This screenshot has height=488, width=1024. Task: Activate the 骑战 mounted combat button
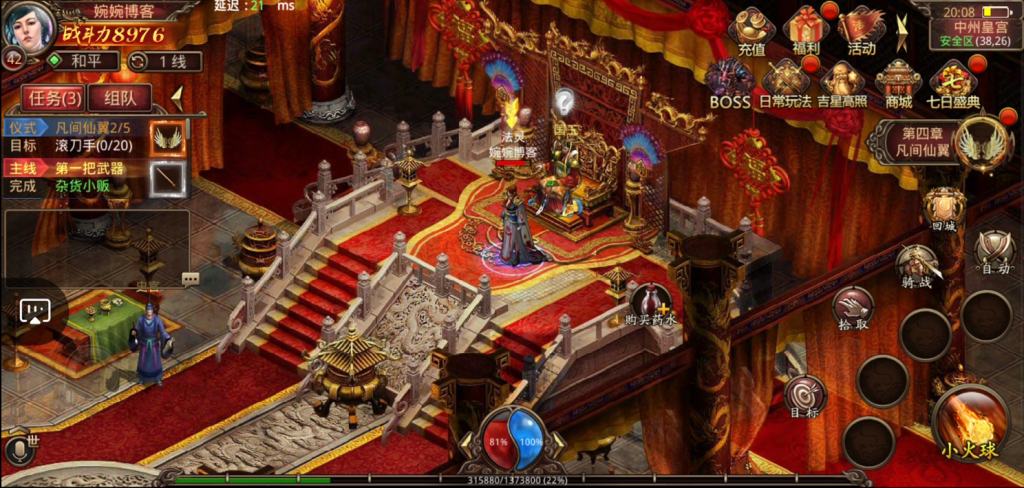coord(918,267)
